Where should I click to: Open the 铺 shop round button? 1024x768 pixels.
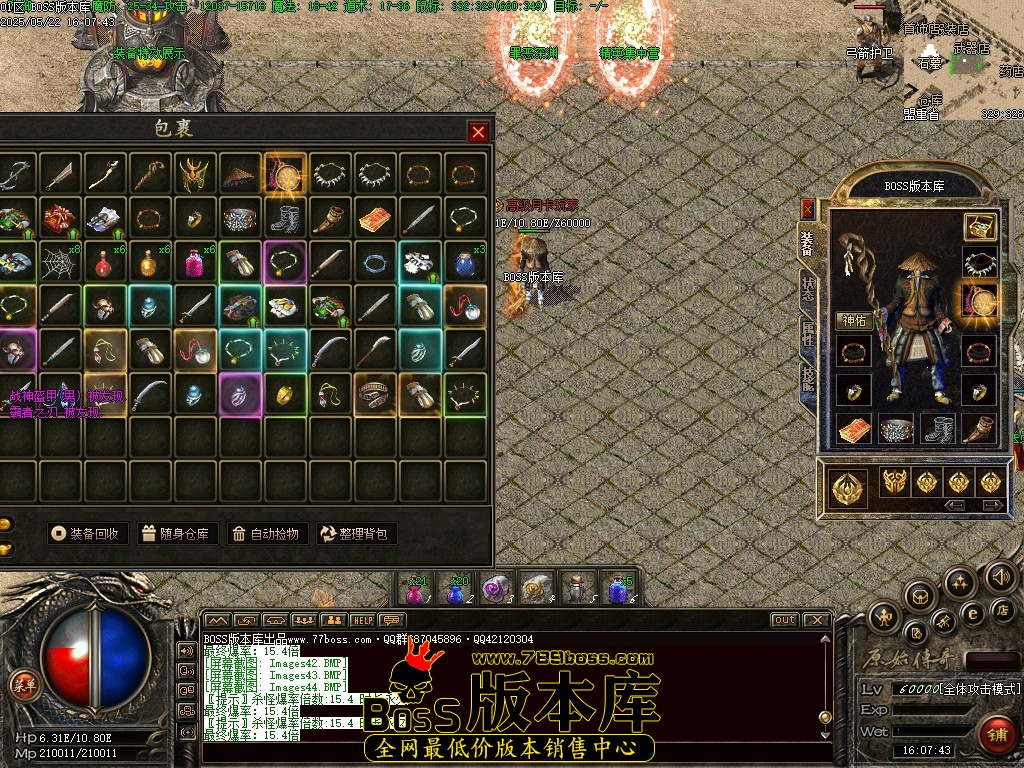(x=995, y=733)
